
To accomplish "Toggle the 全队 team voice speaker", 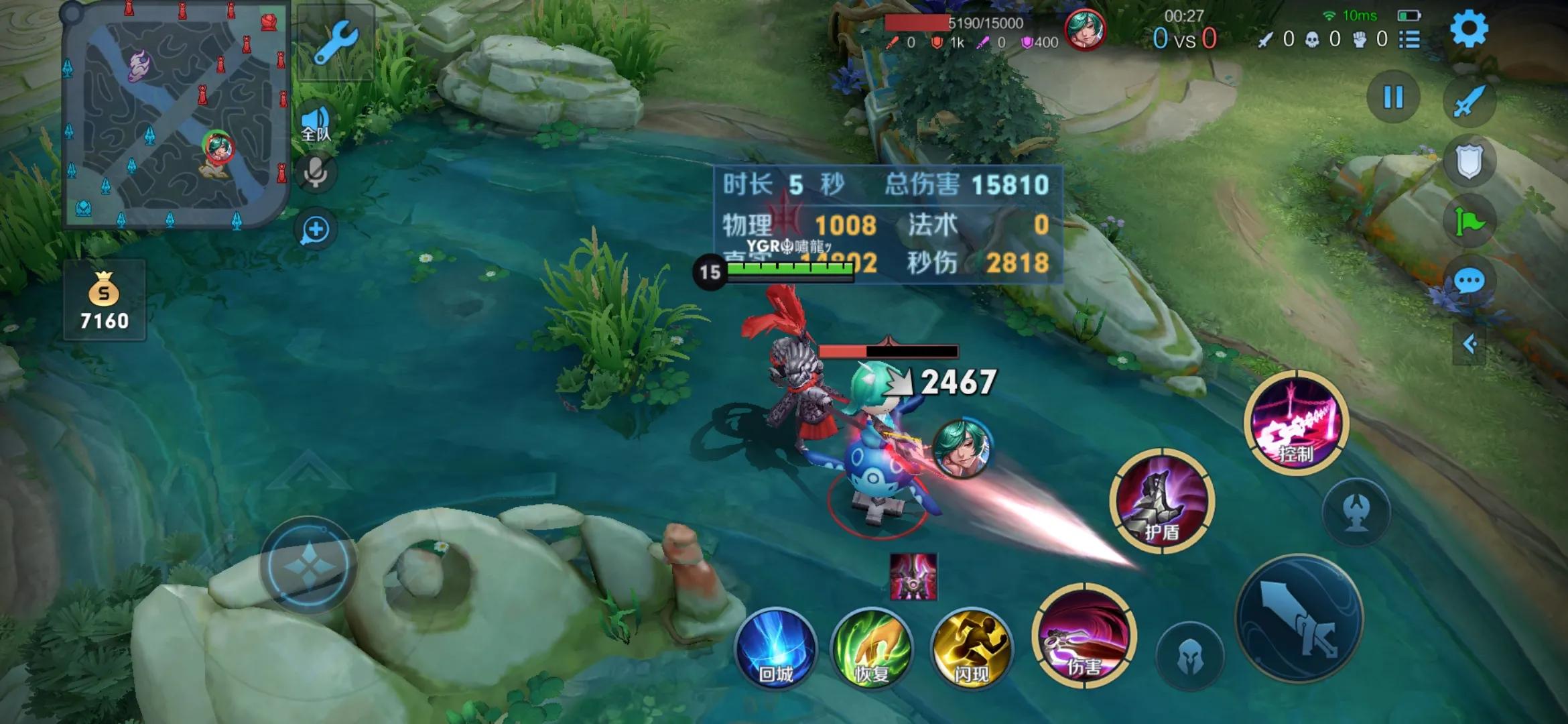I will tap(315, 124).
